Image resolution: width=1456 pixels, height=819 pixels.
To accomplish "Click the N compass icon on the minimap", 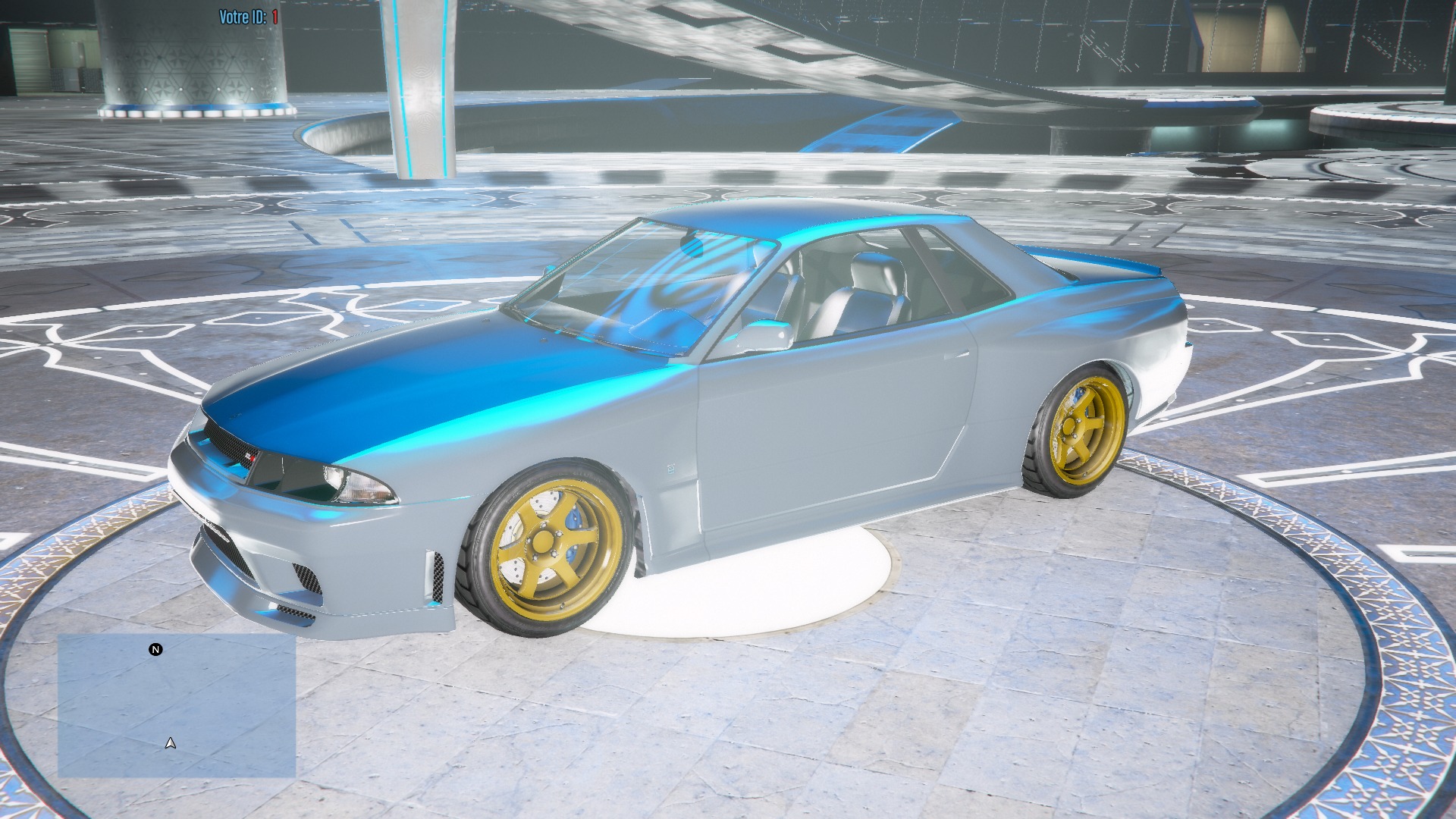I will [155, 649].
